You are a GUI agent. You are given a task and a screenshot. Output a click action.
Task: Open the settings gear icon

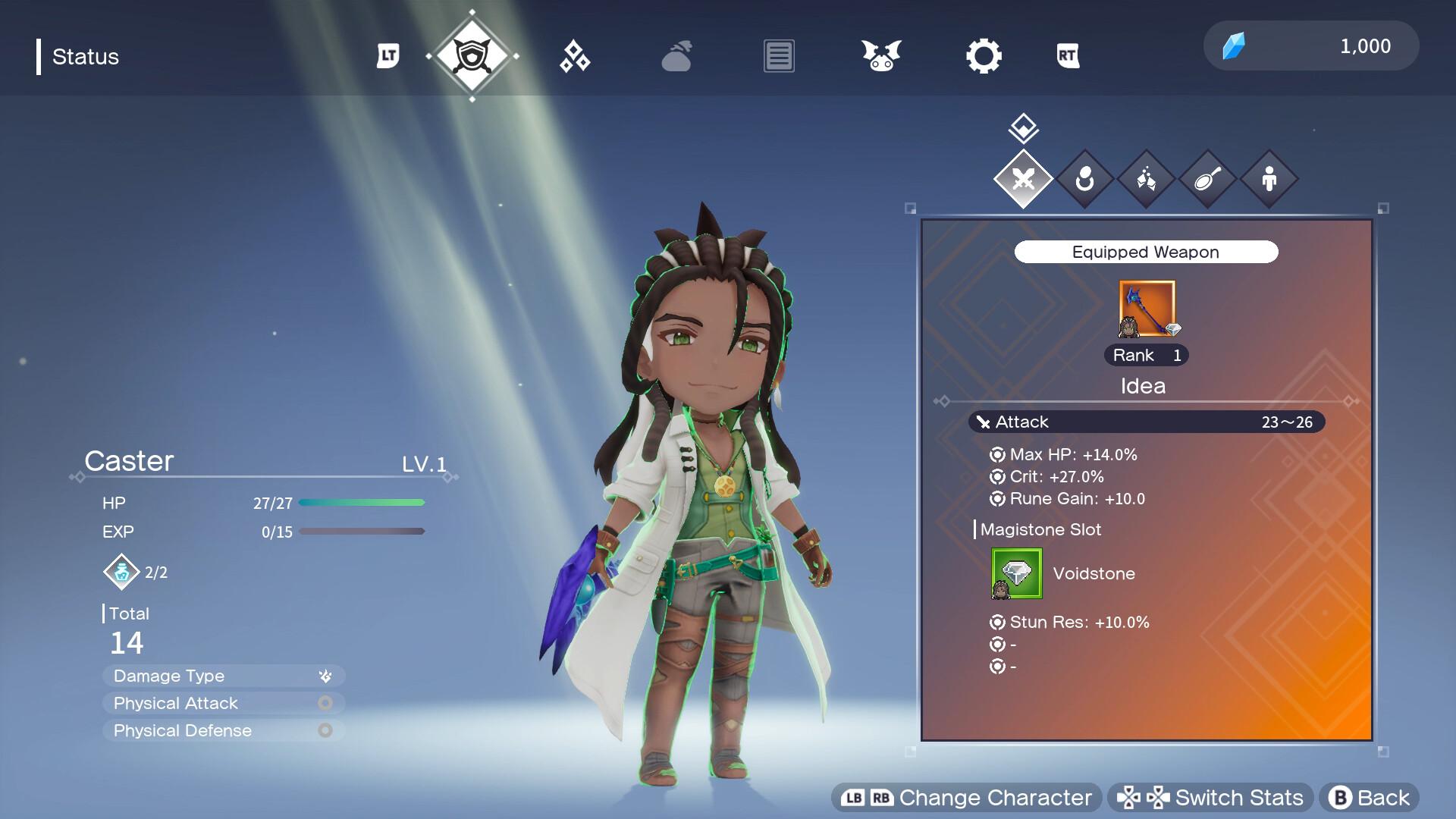pos(984,55)
